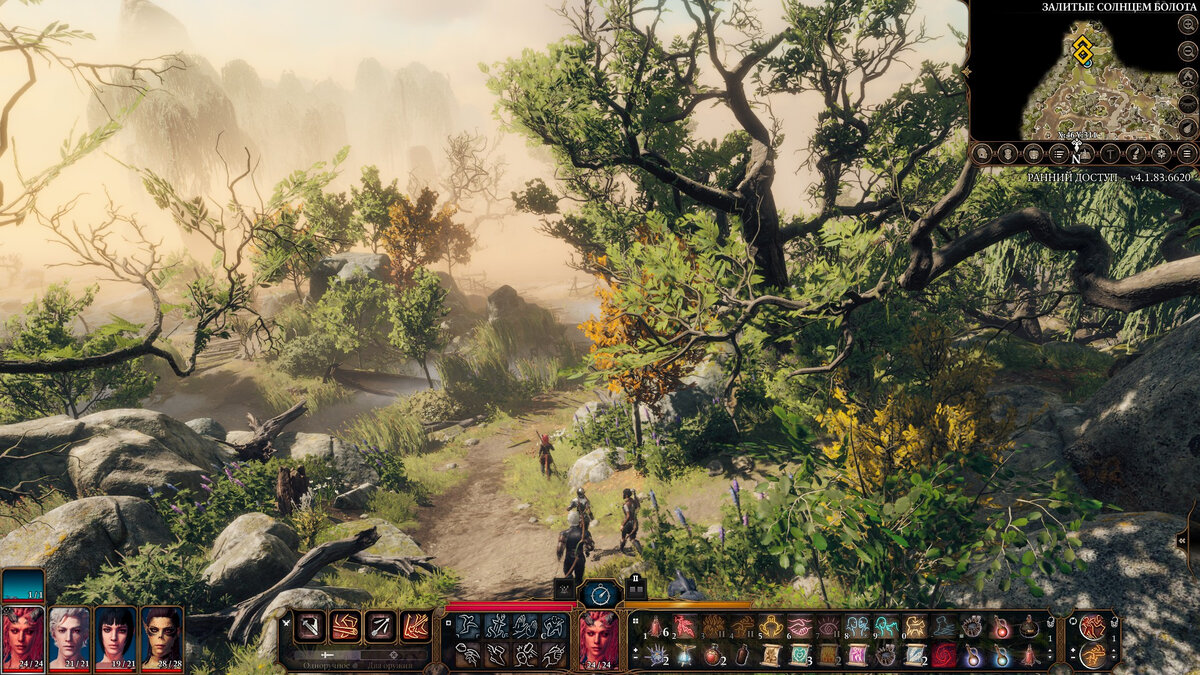
Task: Use the ranged bow attack icon
Action: point(379,626)
